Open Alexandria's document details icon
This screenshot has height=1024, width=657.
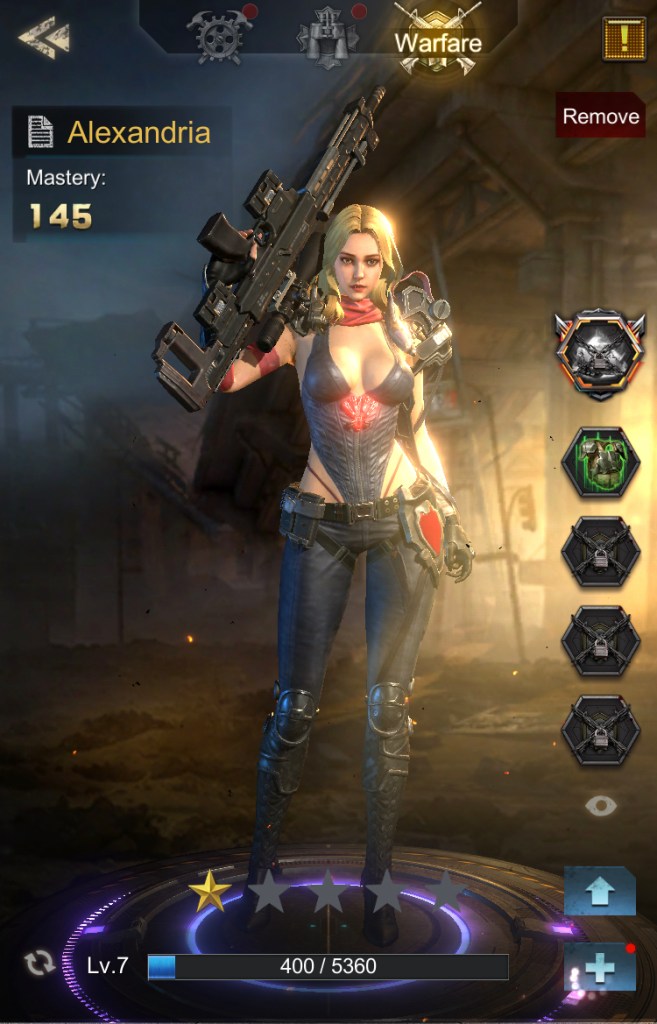tap(40, 131)
